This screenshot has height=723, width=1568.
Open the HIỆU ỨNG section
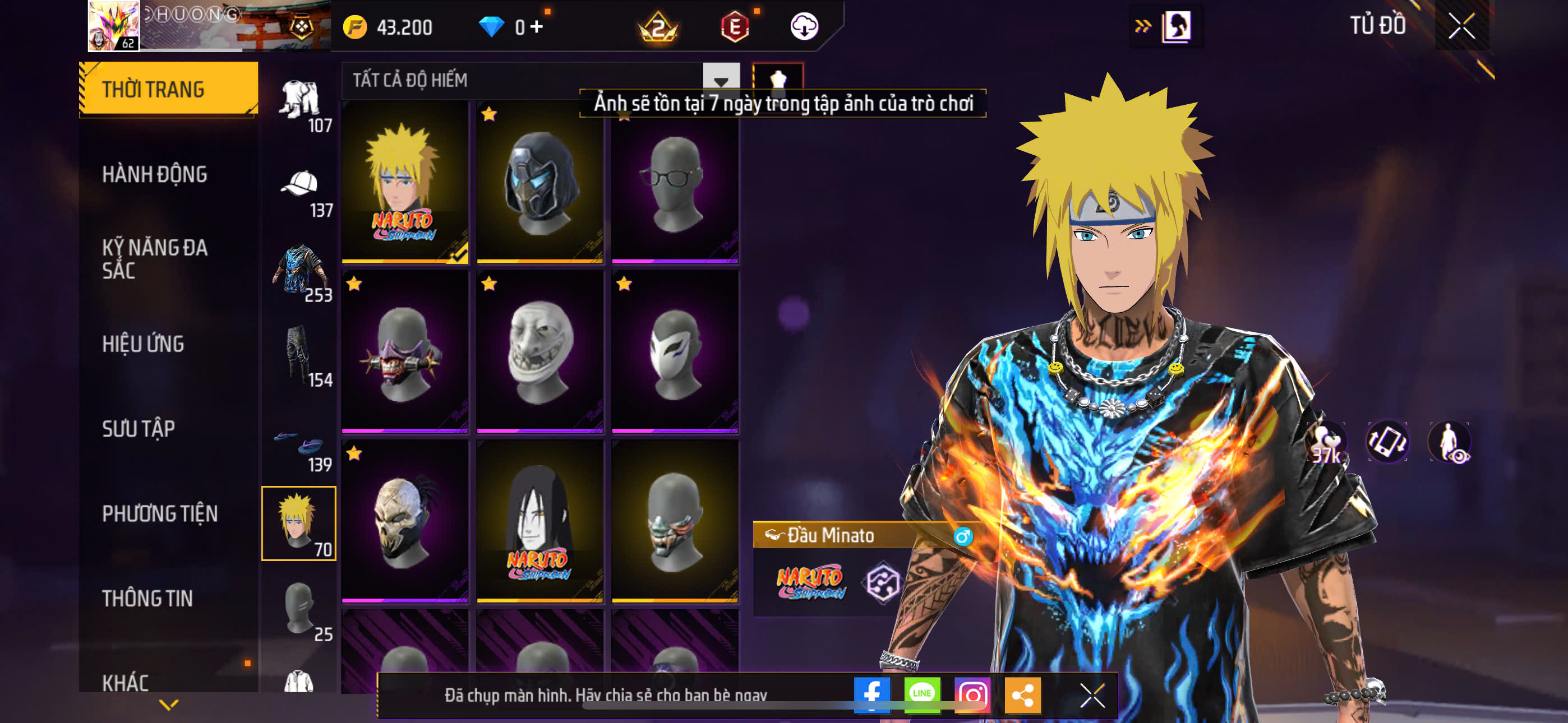143,344
